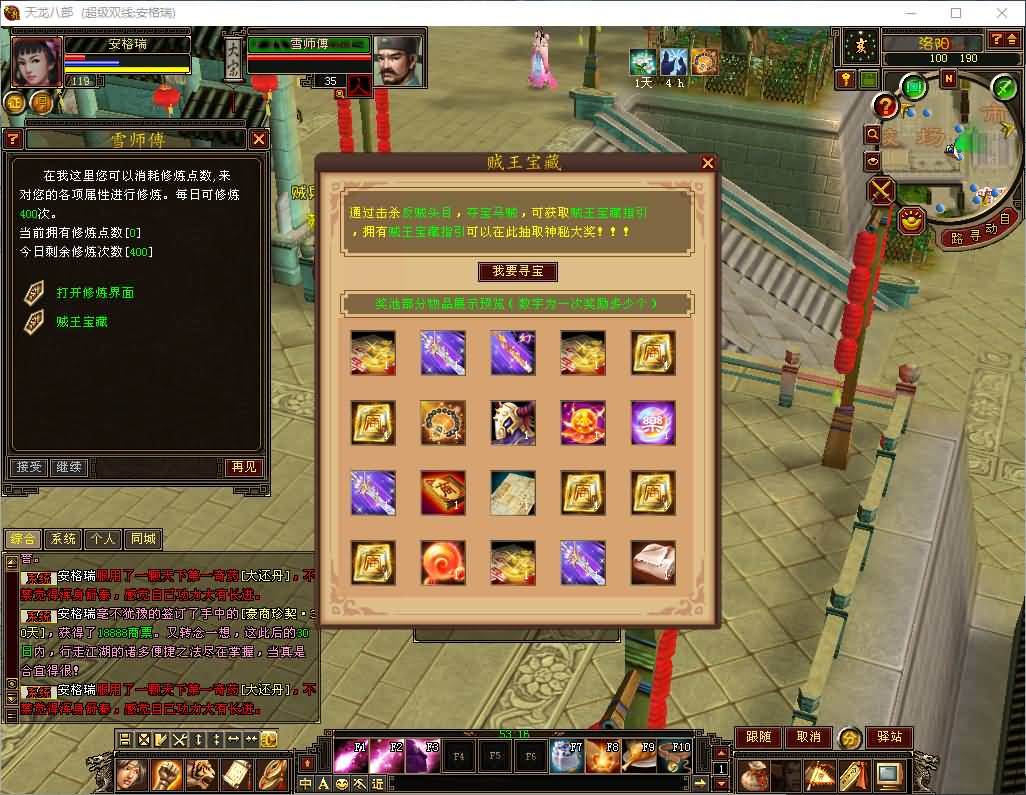Open the bag pouch icon
This screenshot has height=795, width=1026.
(x=754, y=774)
